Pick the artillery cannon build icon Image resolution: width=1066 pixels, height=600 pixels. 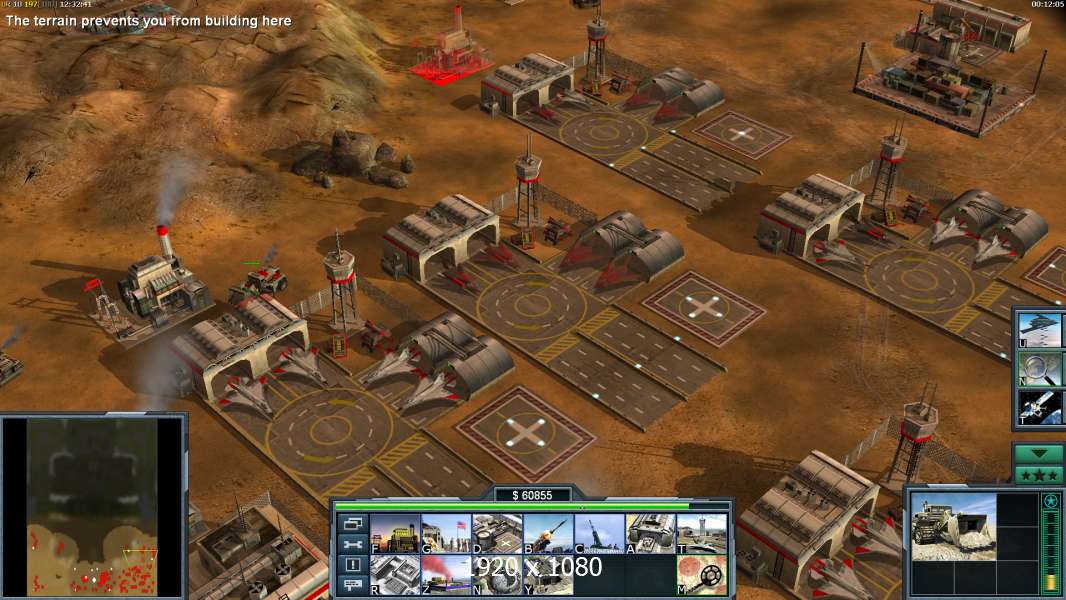coord(599,534)
